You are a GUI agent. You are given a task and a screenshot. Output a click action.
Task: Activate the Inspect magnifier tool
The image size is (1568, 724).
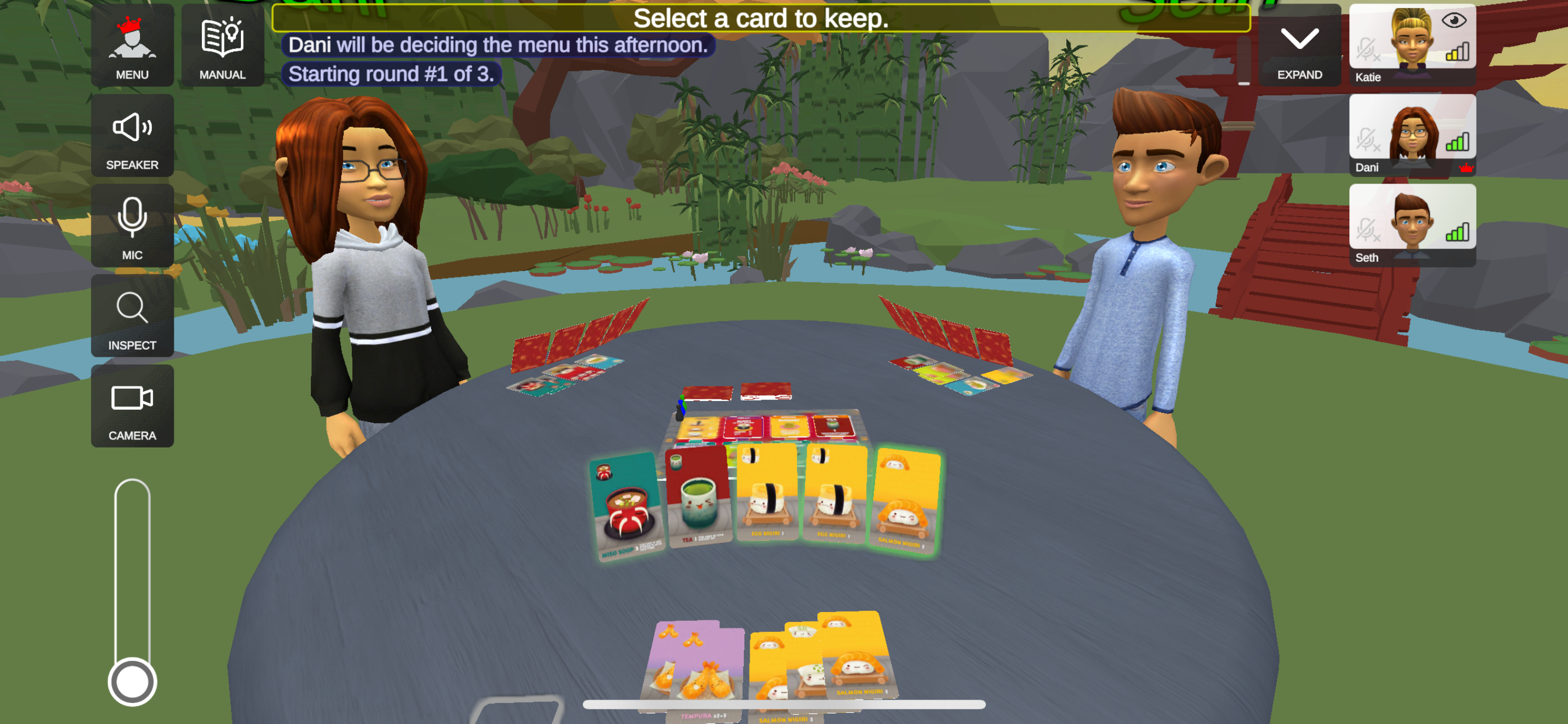pyautogui.click(x=132, y=316)
